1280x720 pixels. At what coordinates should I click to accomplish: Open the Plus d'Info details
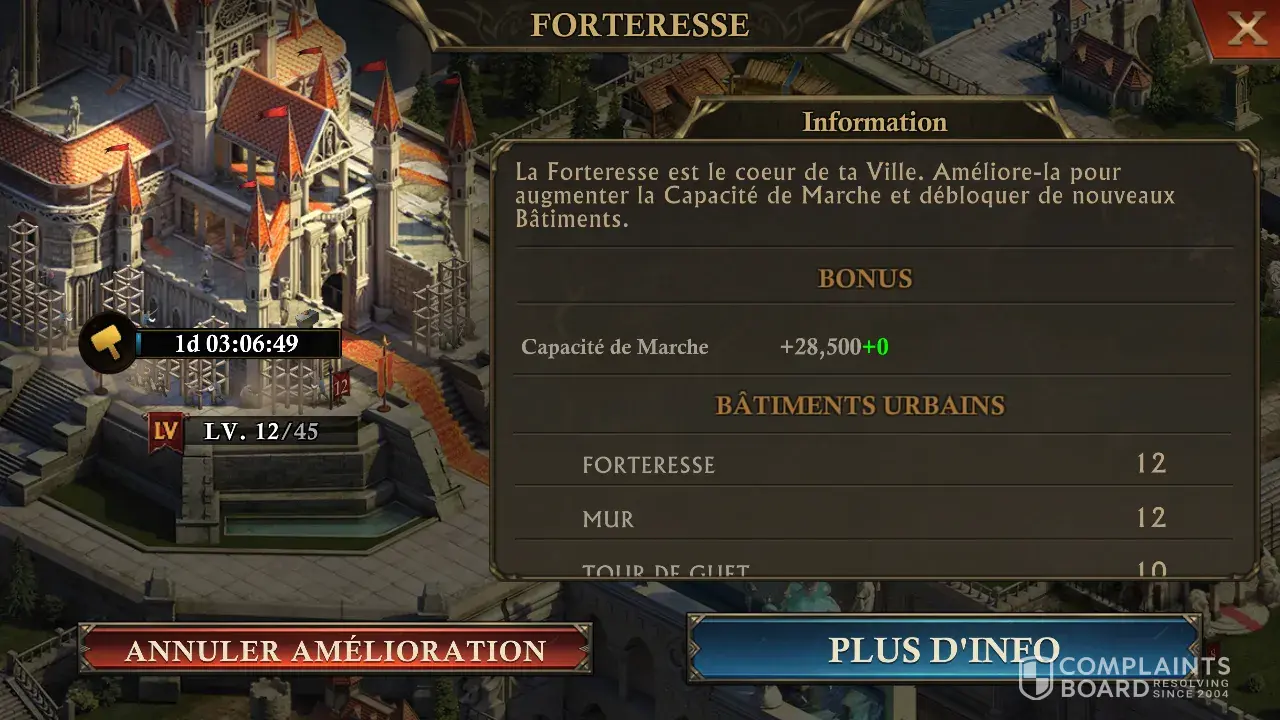[x=944, y=649]
